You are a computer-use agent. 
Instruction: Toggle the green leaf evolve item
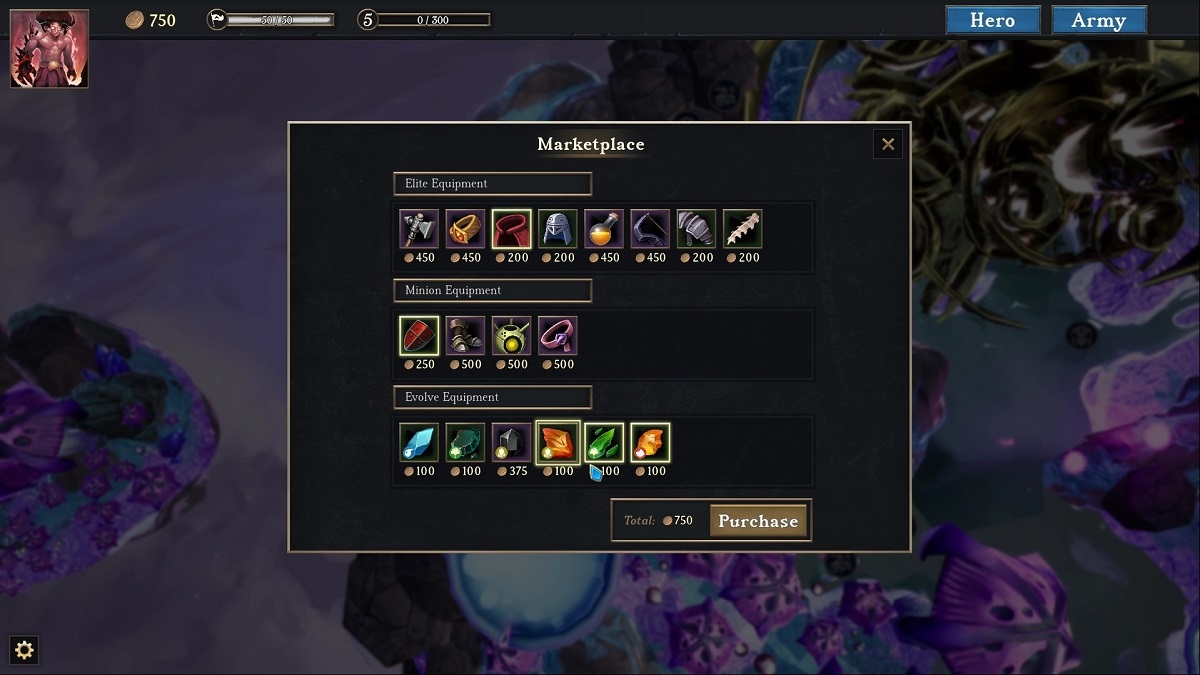tap(603, 443)
